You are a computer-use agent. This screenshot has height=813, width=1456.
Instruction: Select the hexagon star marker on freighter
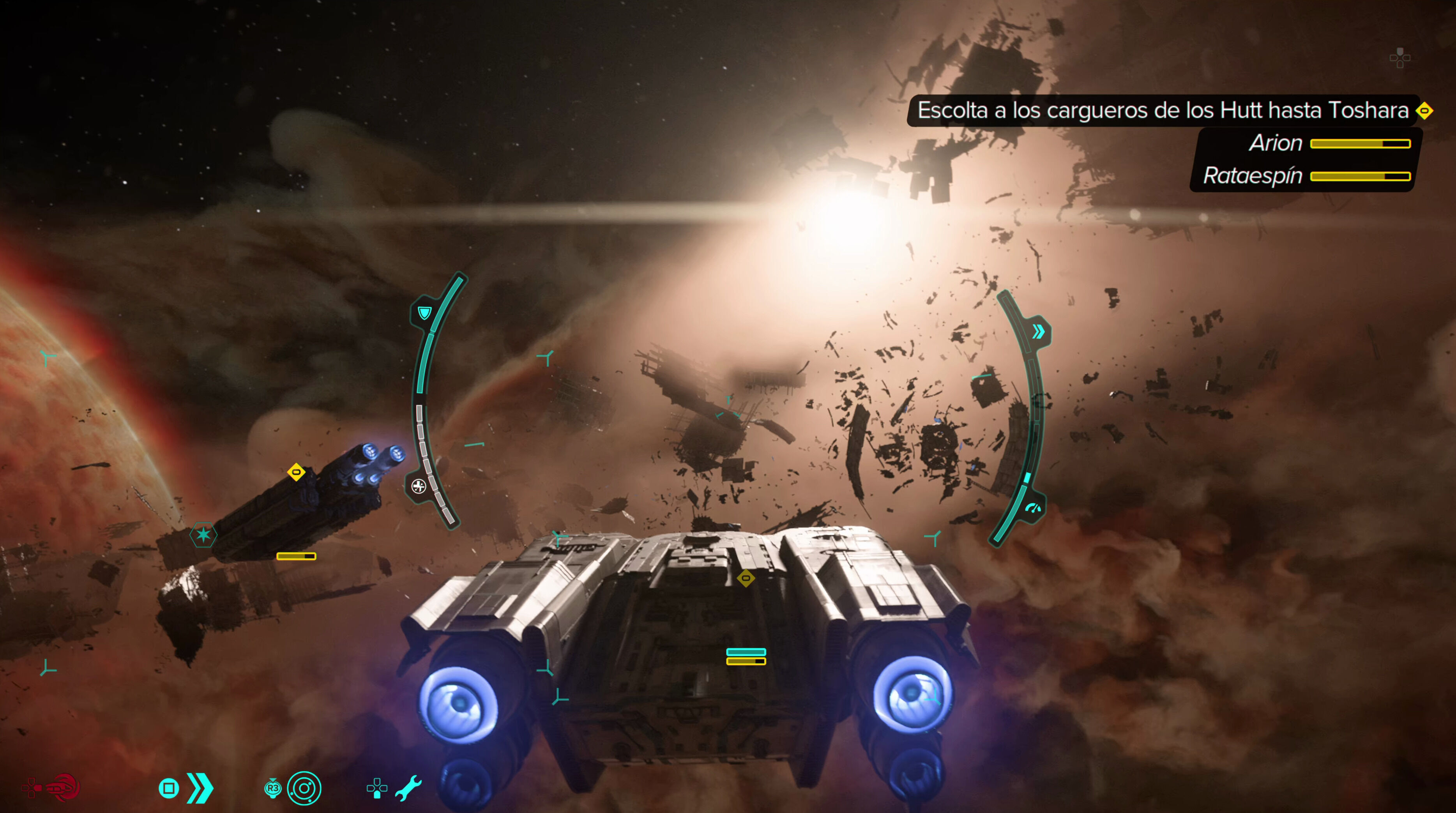click(x=203, y=534)
